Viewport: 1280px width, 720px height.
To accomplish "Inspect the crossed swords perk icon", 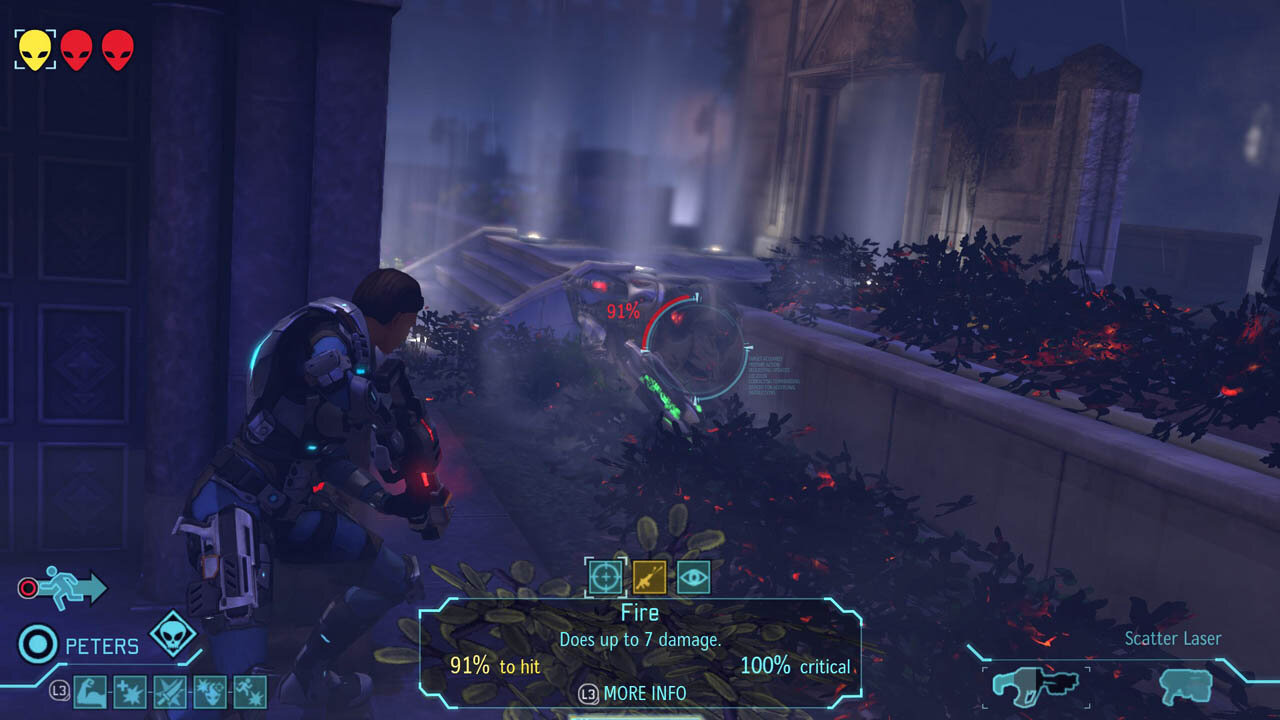I will tap(170, 691).
